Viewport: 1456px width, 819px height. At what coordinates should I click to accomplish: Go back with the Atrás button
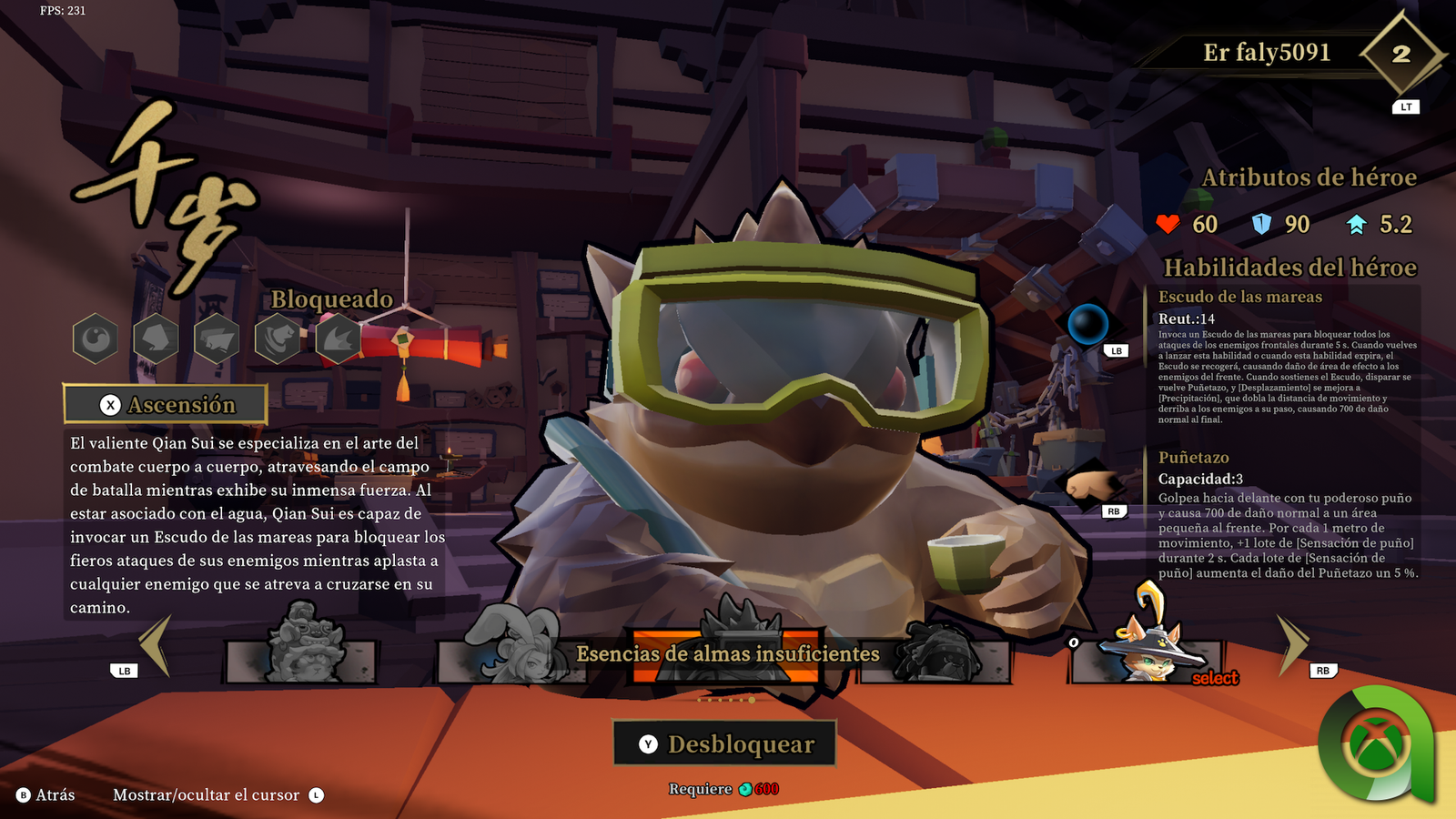(x=46, y=795)
